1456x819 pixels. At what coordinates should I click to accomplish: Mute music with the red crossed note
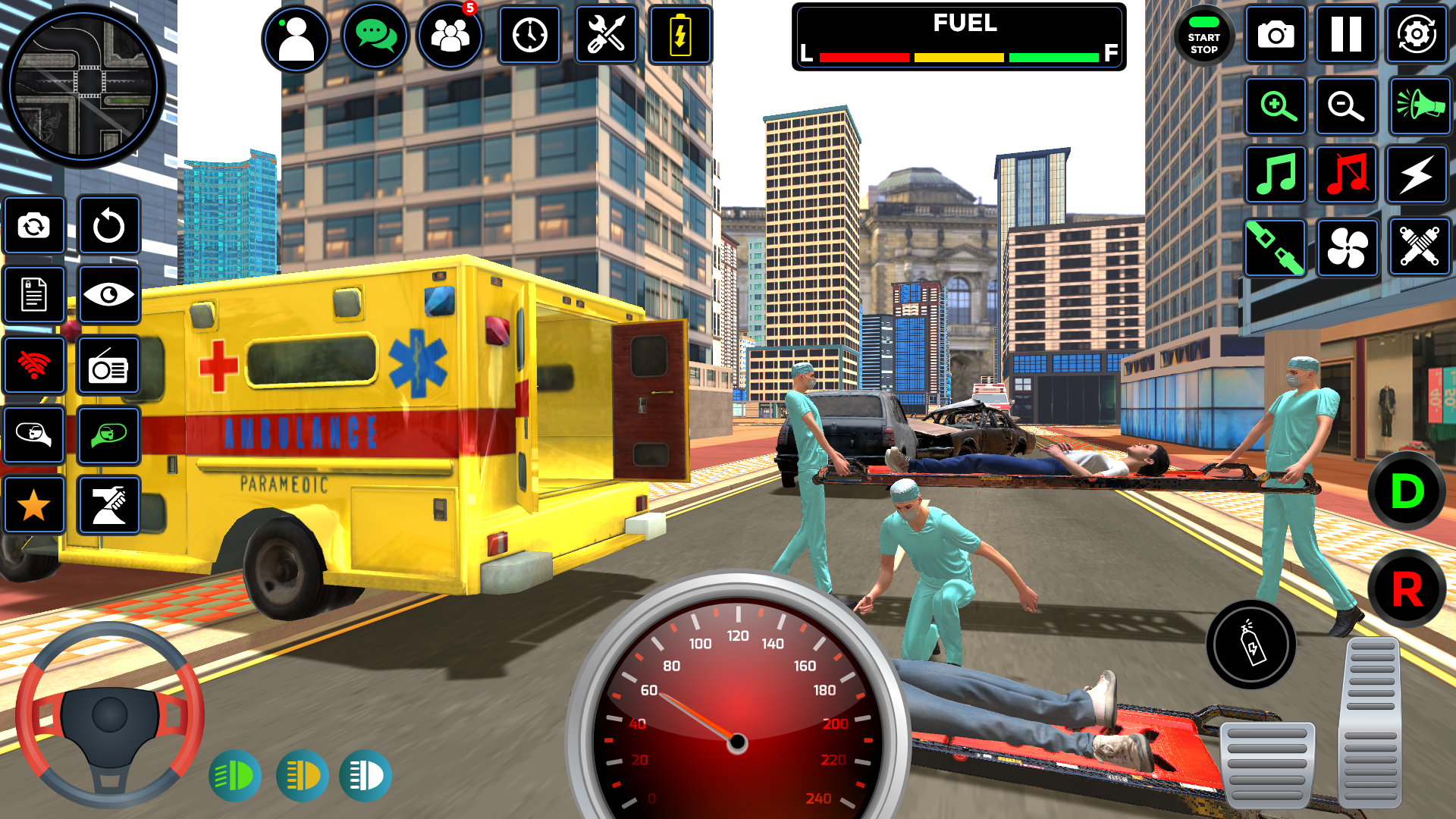[1346, 175]
